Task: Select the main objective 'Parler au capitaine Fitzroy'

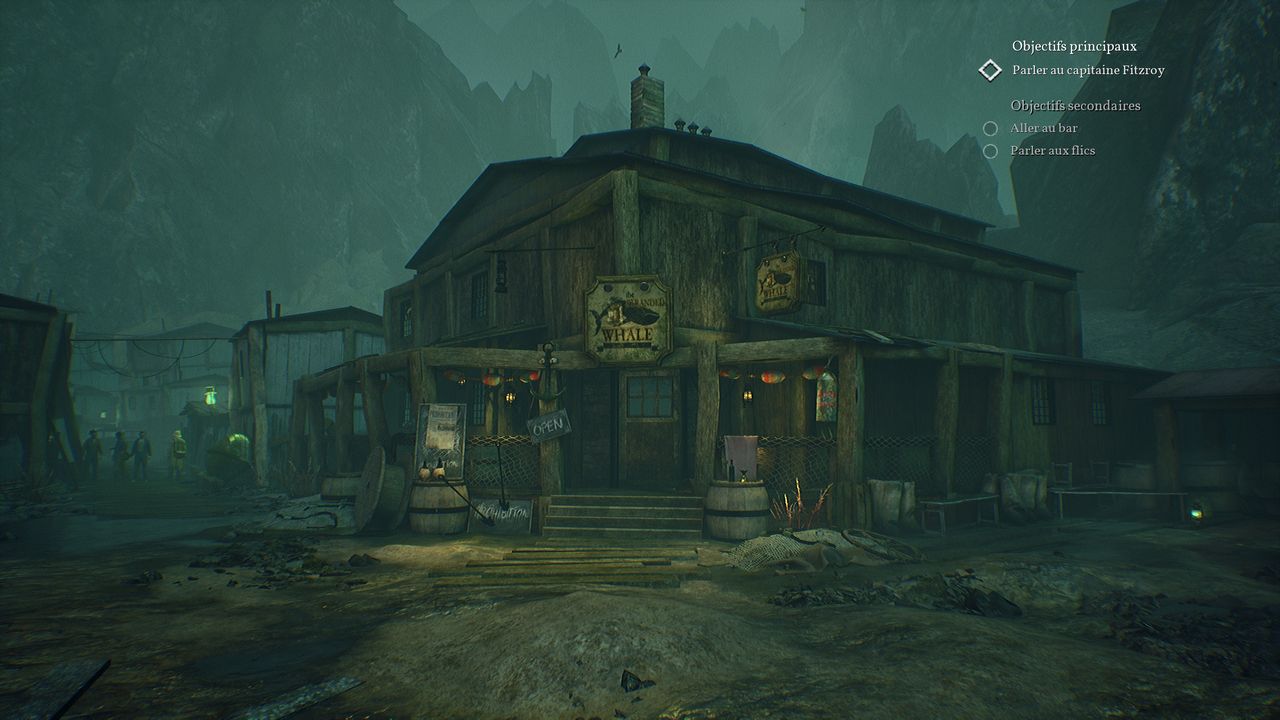Action: (x=1087, y=70)
